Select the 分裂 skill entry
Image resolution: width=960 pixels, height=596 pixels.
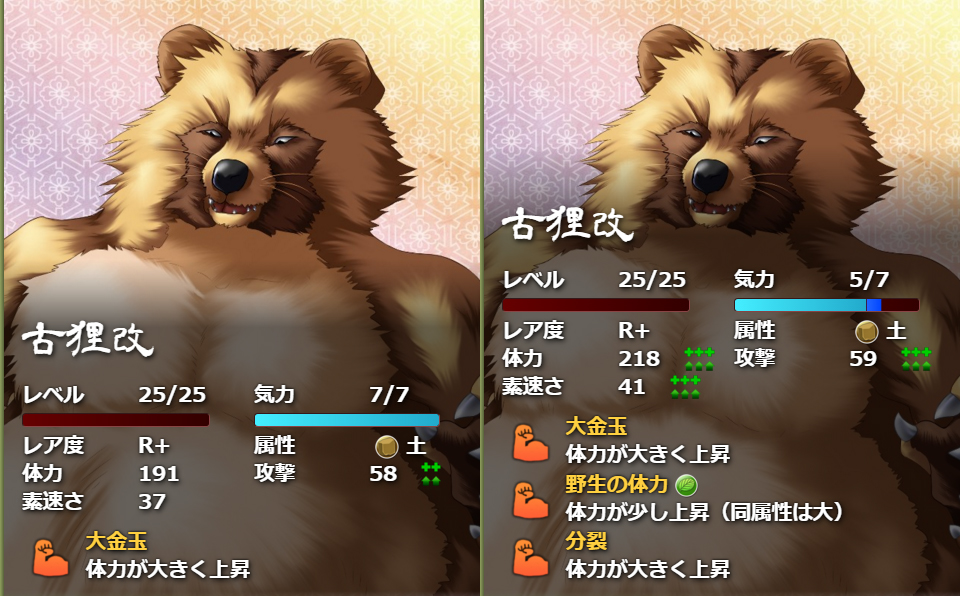pyautogui.click(x=587, y=542)
